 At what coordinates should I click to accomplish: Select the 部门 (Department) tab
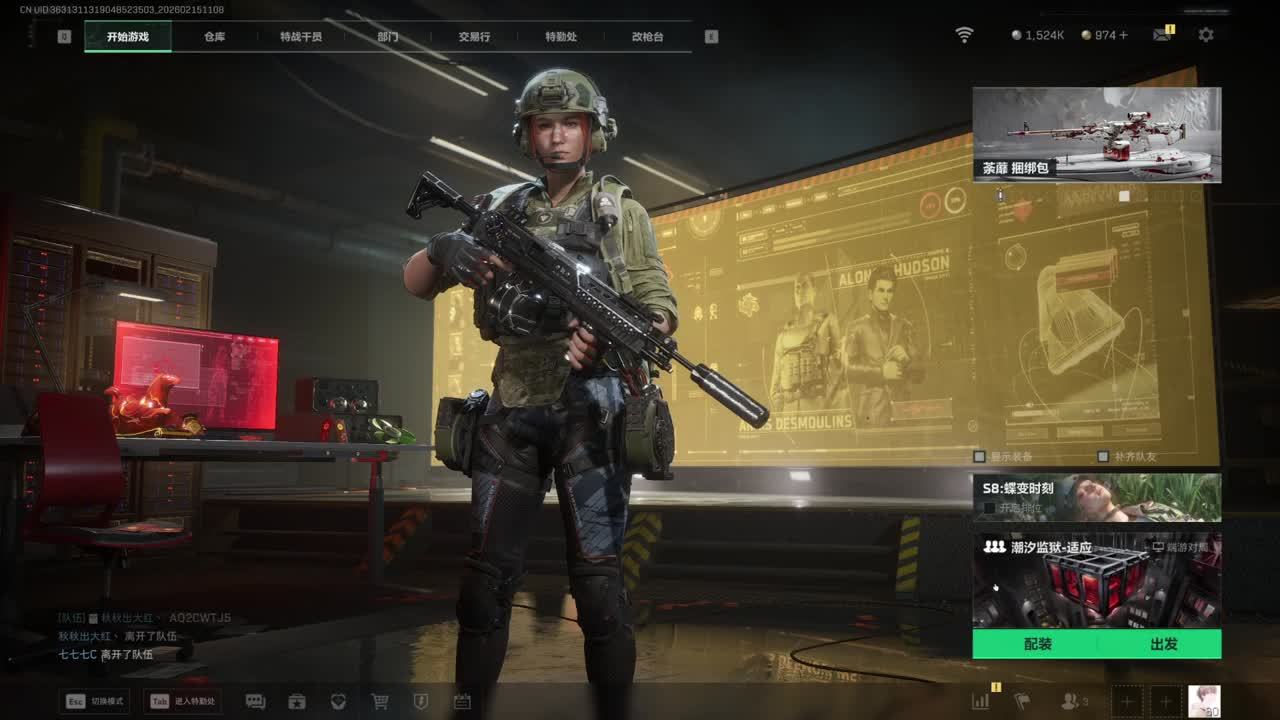pyautogui.click(x=388, y=37)
